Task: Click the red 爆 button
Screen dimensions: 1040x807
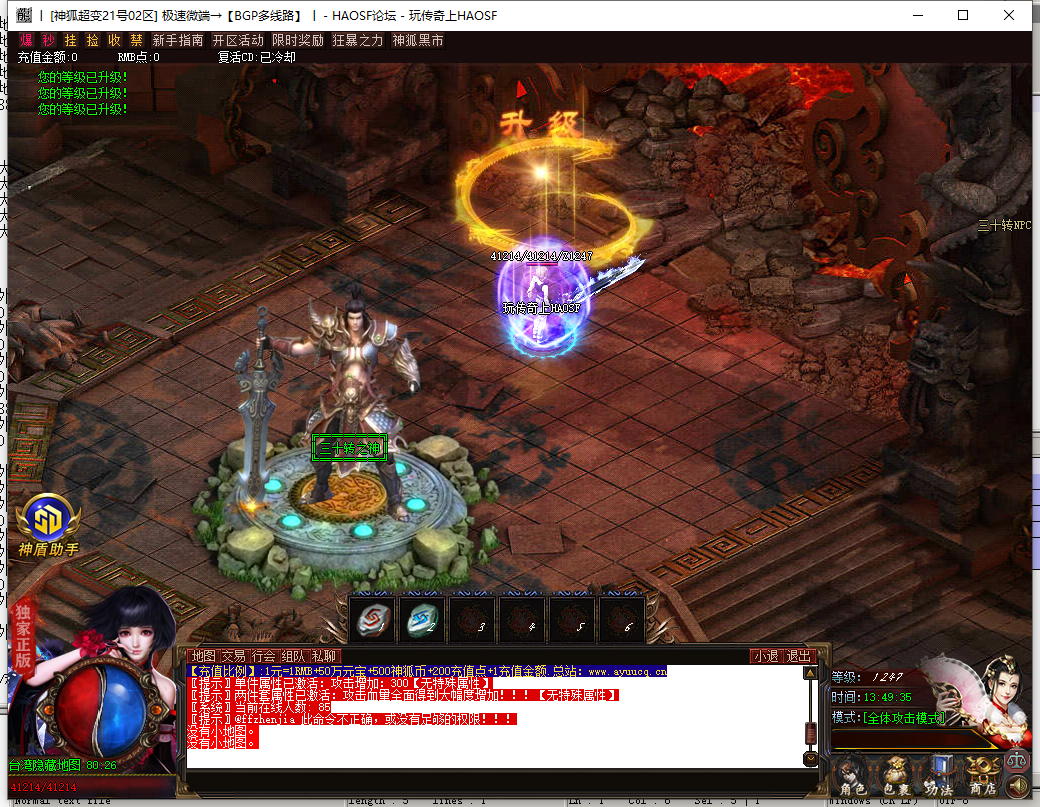Action: (27, 41)
